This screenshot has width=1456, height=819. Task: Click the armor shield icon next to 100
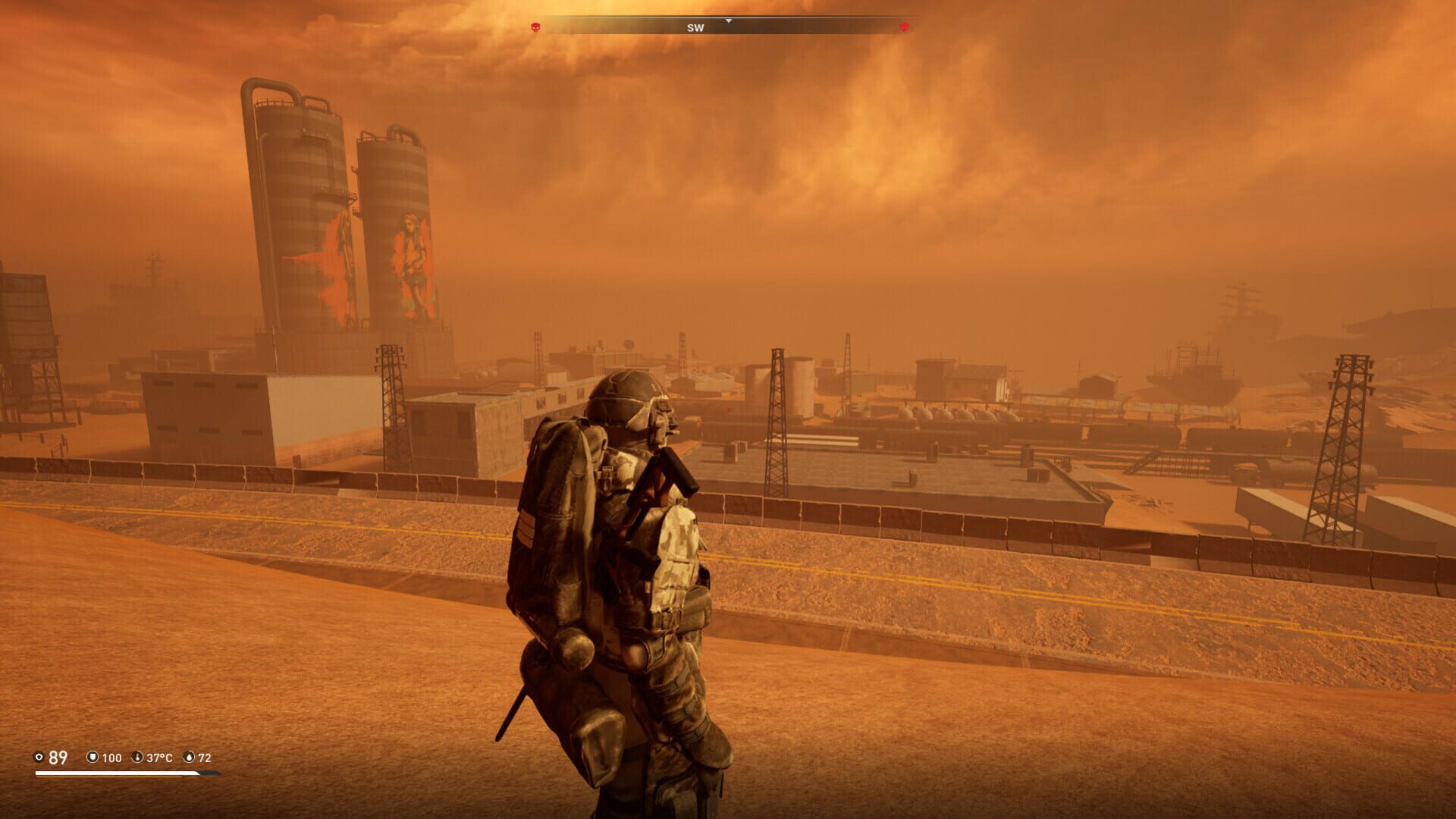click(93, 756)
